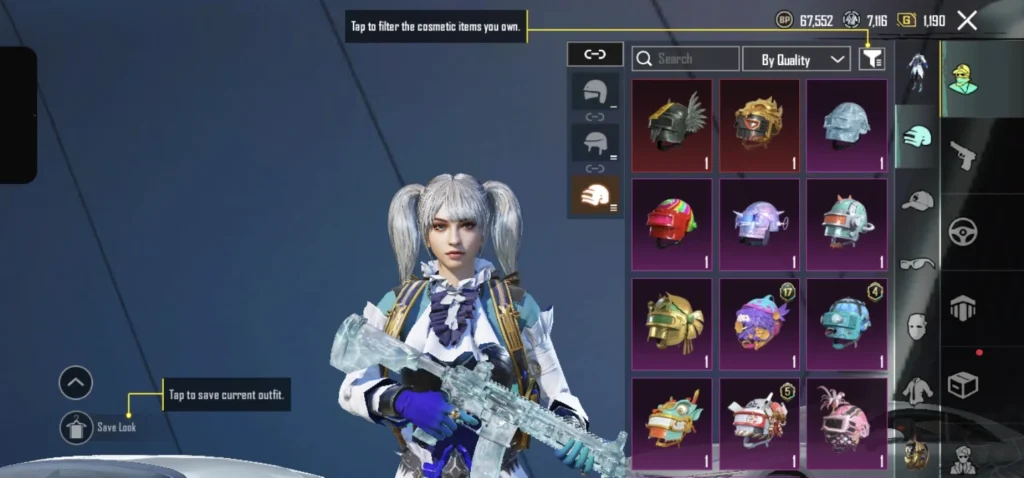Expand the up-arrow circle button above Save Look
This screenshot has height=478, width=1024.
point(76,382)
